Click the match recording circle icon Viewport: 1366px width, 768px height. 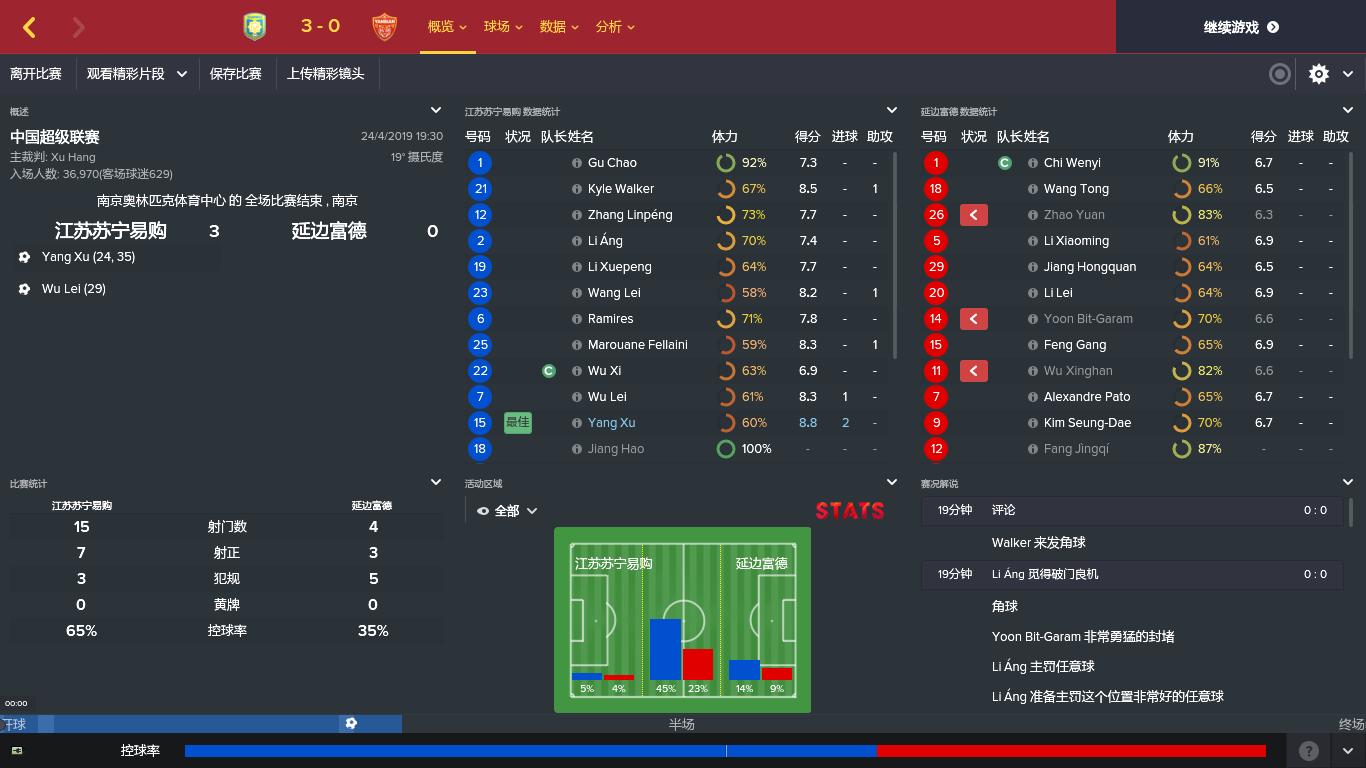point(1279,74)
